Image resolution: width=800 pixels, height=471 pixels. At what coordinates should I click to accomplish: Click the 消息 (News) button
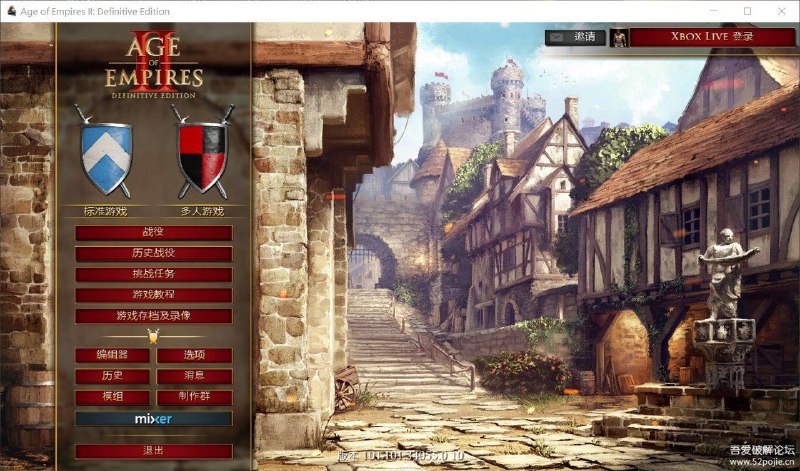click(x=194, y=376)
